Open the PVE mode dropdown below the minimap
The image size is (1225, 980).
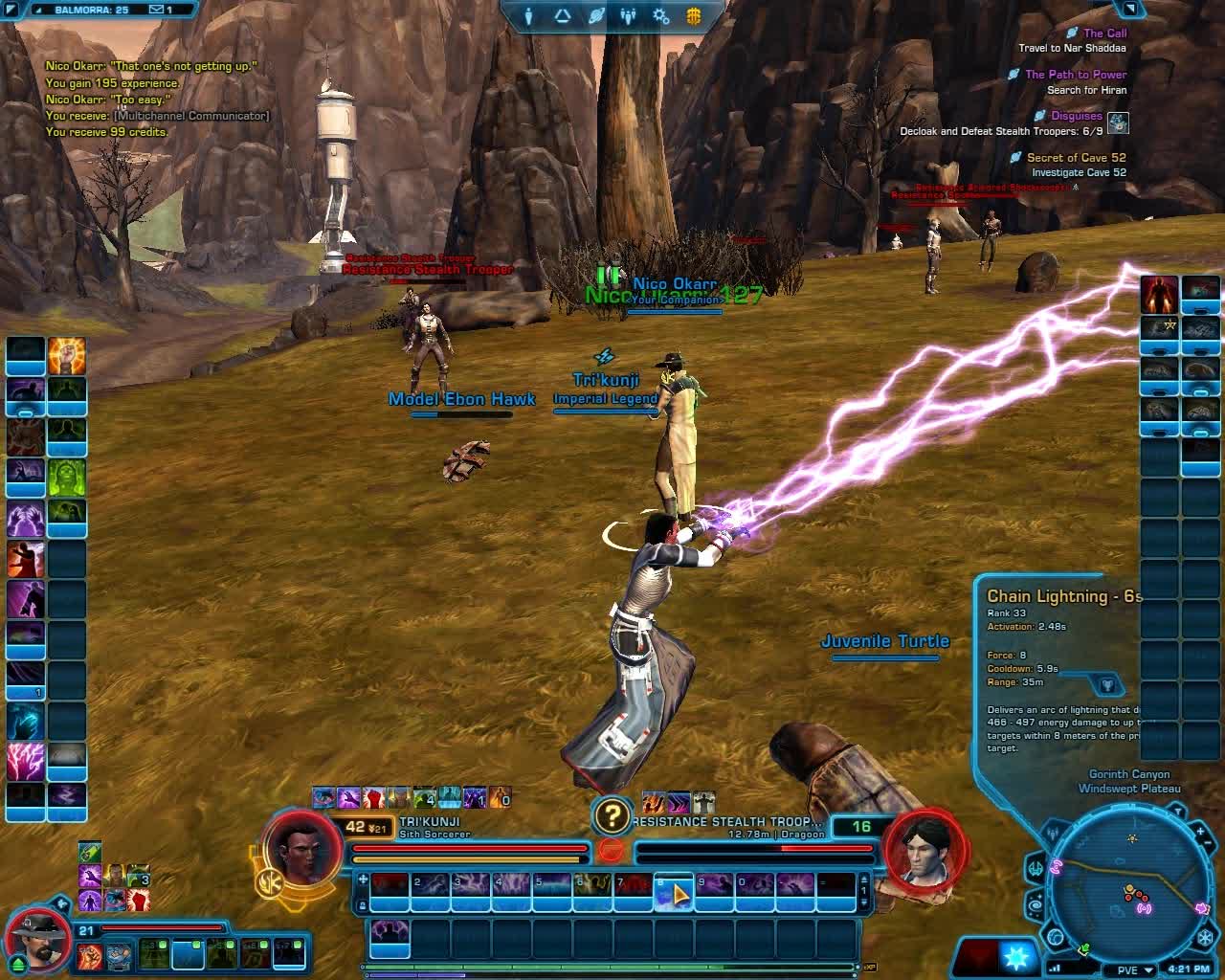pos(1129,969)
